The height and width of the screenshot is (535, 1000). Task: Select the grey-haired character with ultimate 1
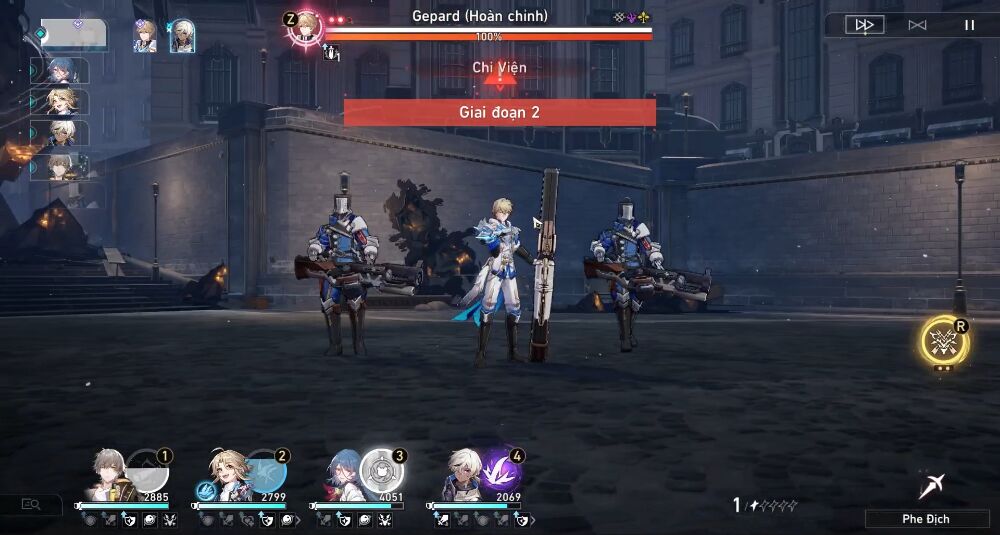(108, 475)
